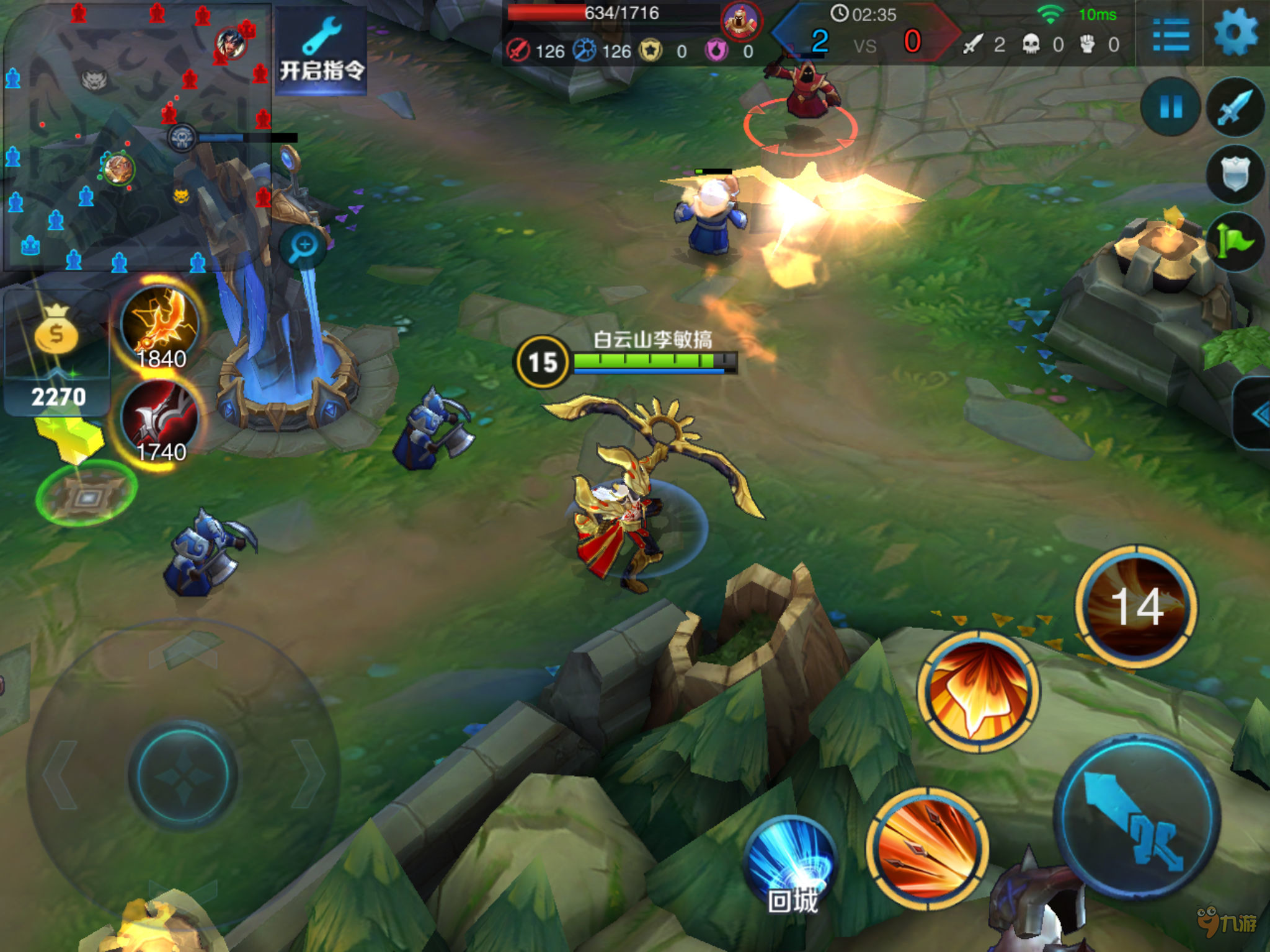Viewport: 1270px width, 952px height.
Task: Cast the fiery burst second skill
Action: (979, 691)
